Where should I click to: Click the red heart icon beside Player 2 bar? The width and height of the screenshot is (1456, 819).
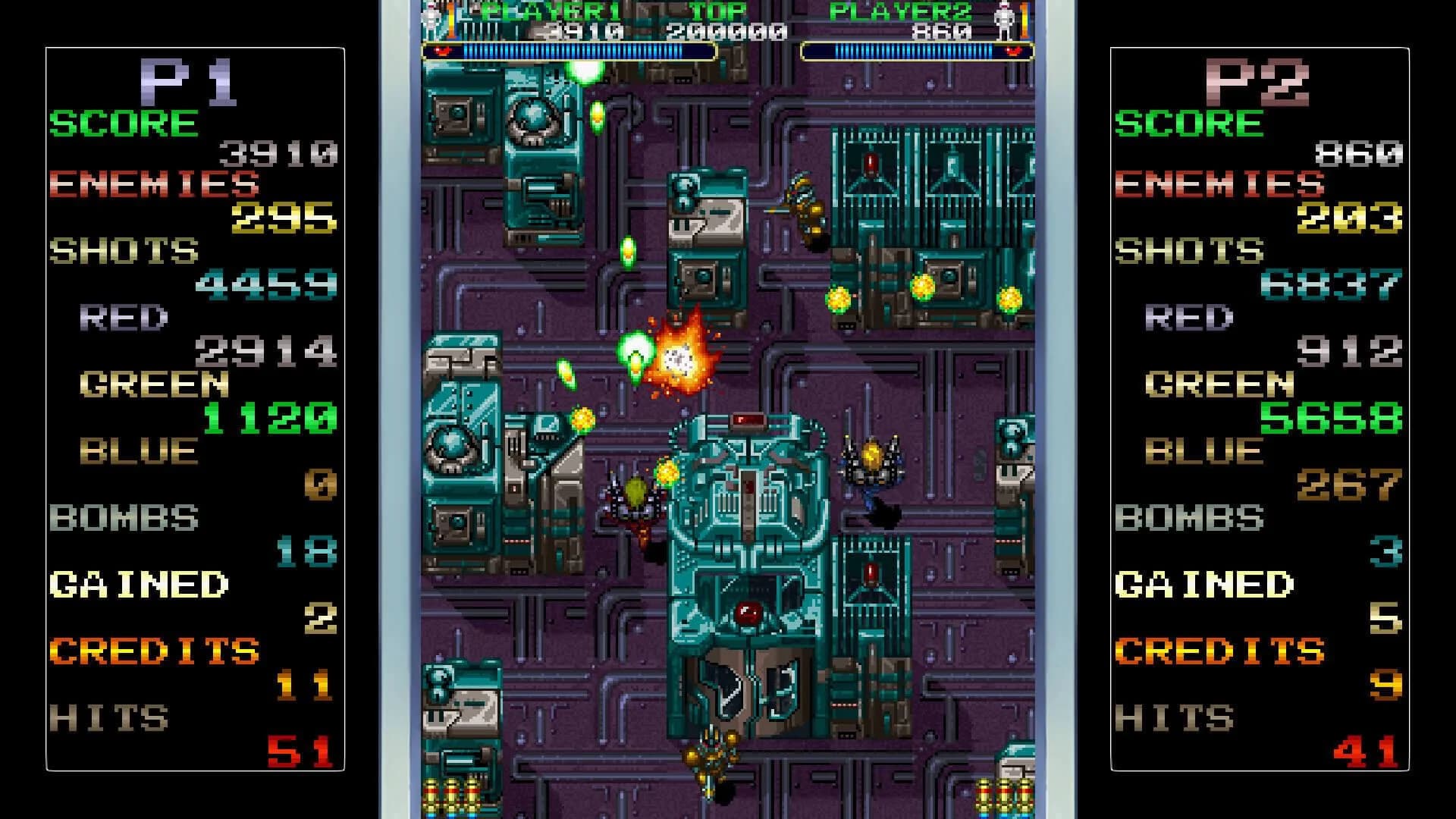tap(1012, 51)
